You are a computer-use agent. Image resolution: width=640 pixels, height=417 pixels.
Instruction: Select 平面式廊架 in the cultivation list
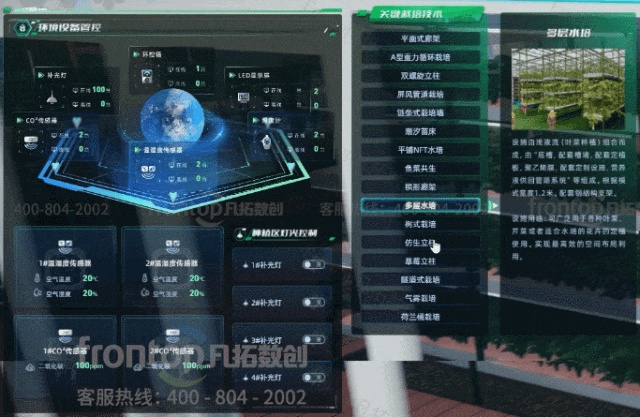[422, 39]
